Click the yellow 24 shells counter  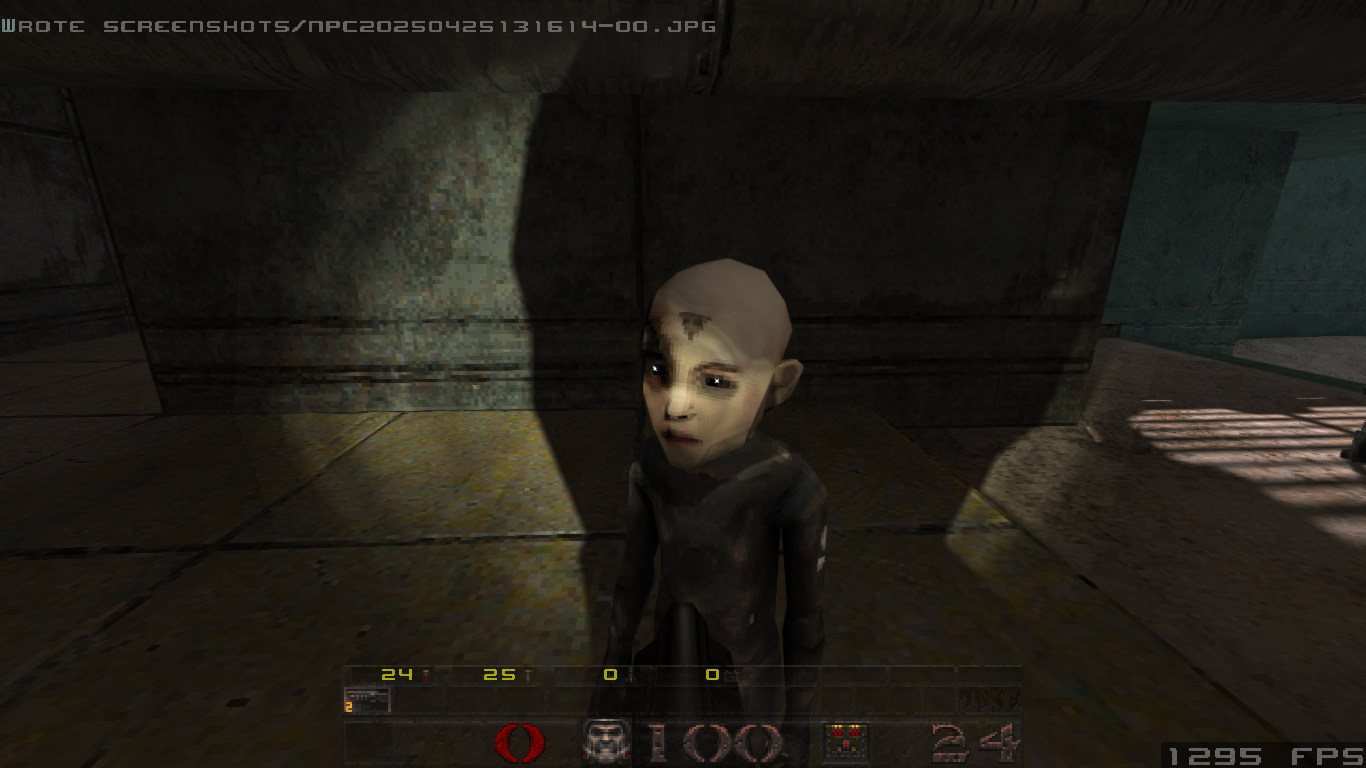(x=395, y=675)
